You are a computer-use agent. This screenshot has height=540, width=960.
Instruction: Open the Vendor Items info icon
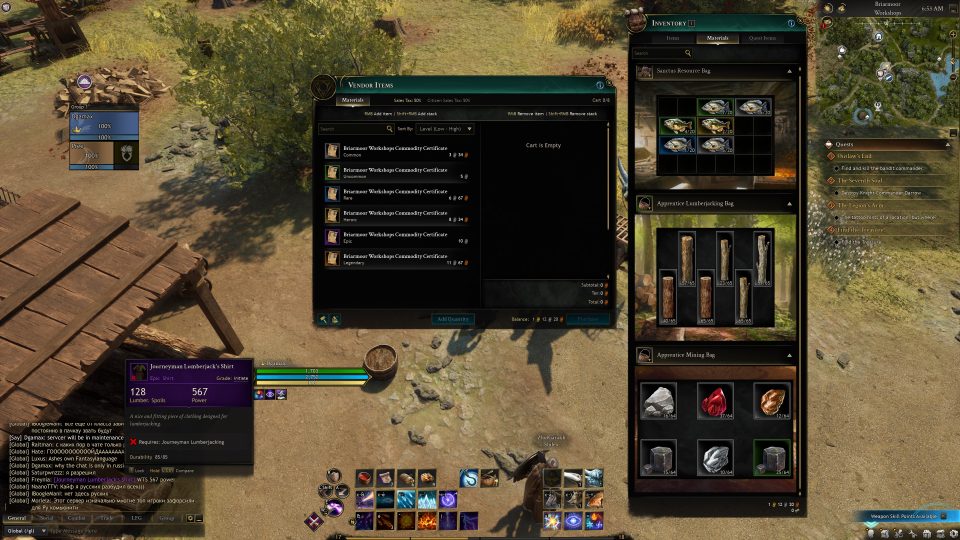pyautogui.click(x=600, y=86)
